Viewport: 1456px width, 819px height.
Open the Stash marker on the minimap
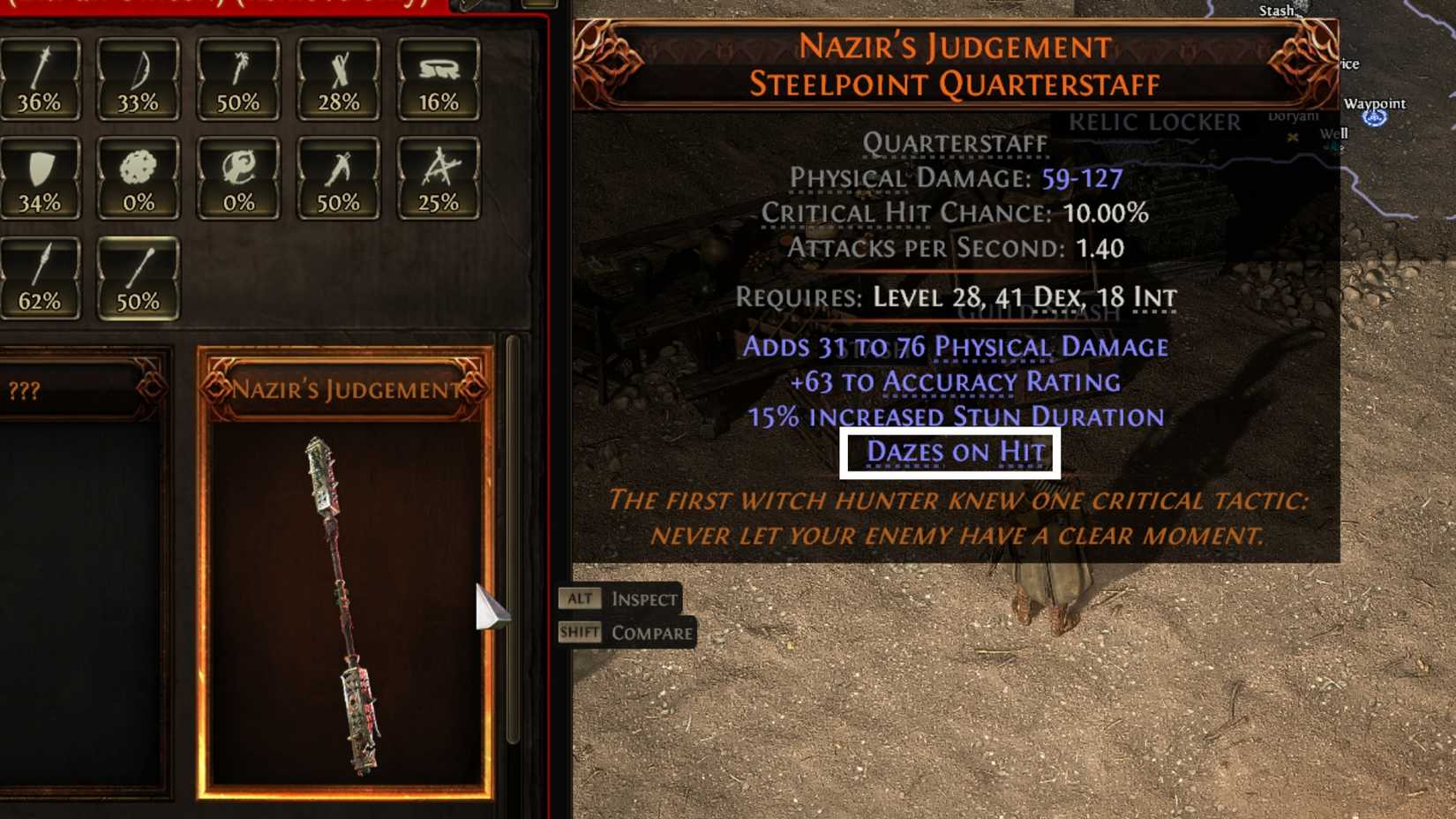tap(1275, 10)
